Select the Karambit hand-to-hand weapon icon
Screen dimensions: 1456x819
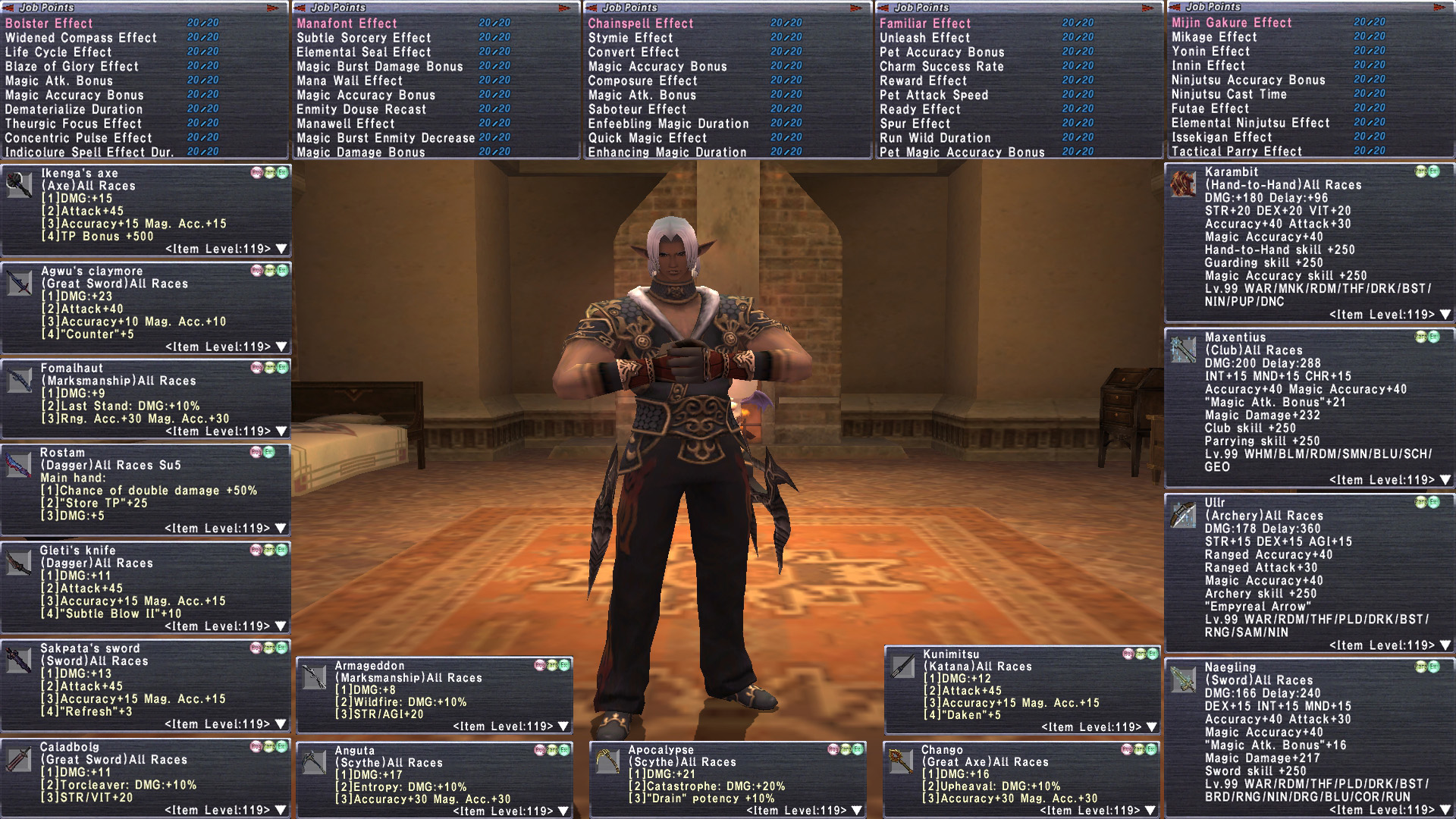(x=1183, y=184)
